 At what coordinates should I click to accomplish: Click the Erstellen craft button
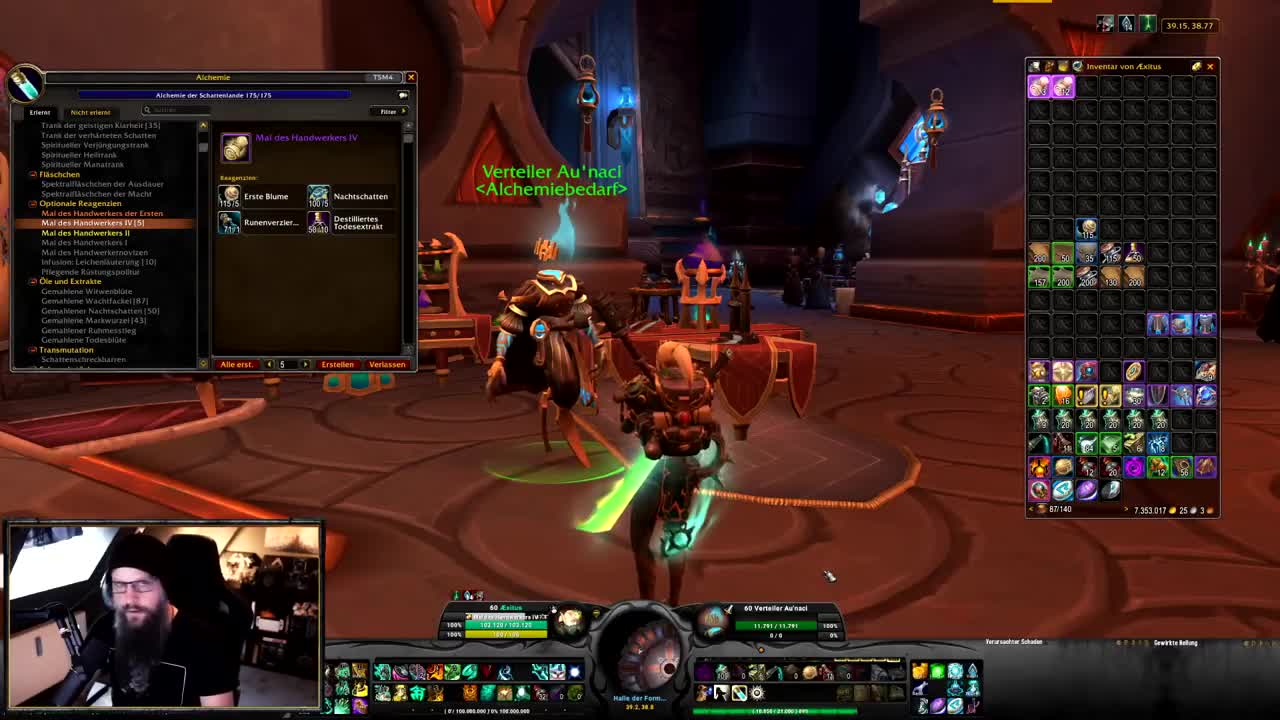click(x=337, y=364)
